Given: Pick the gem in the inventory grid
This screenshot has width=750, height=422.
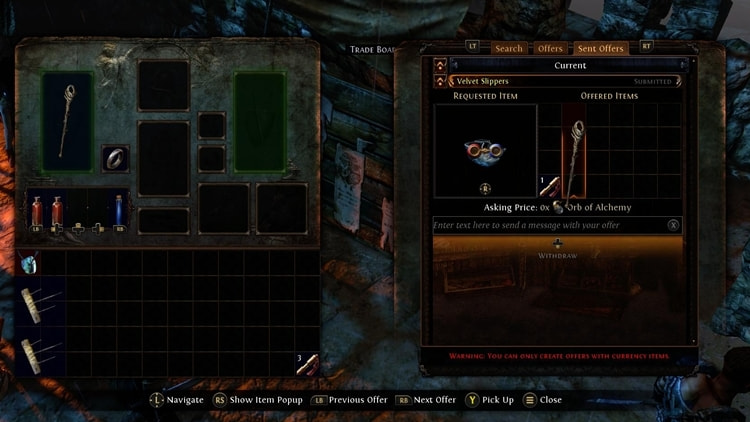Looking at the screenshot, I should pyautogui.click(x=29, y=263).
